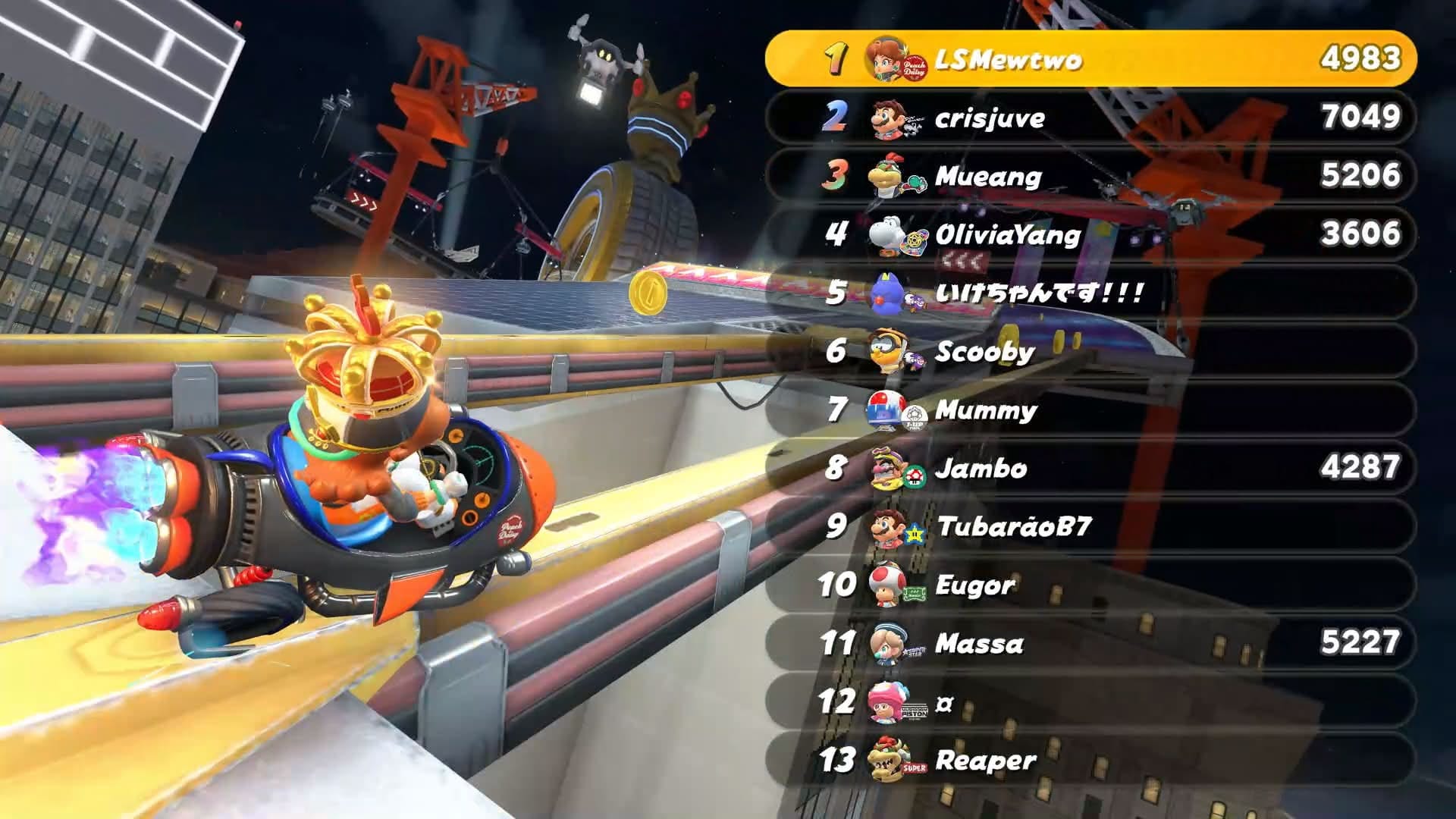Click Massa's sailor Rosalina portrait
The image size is (1456, 819).
(x=886, y=643)
